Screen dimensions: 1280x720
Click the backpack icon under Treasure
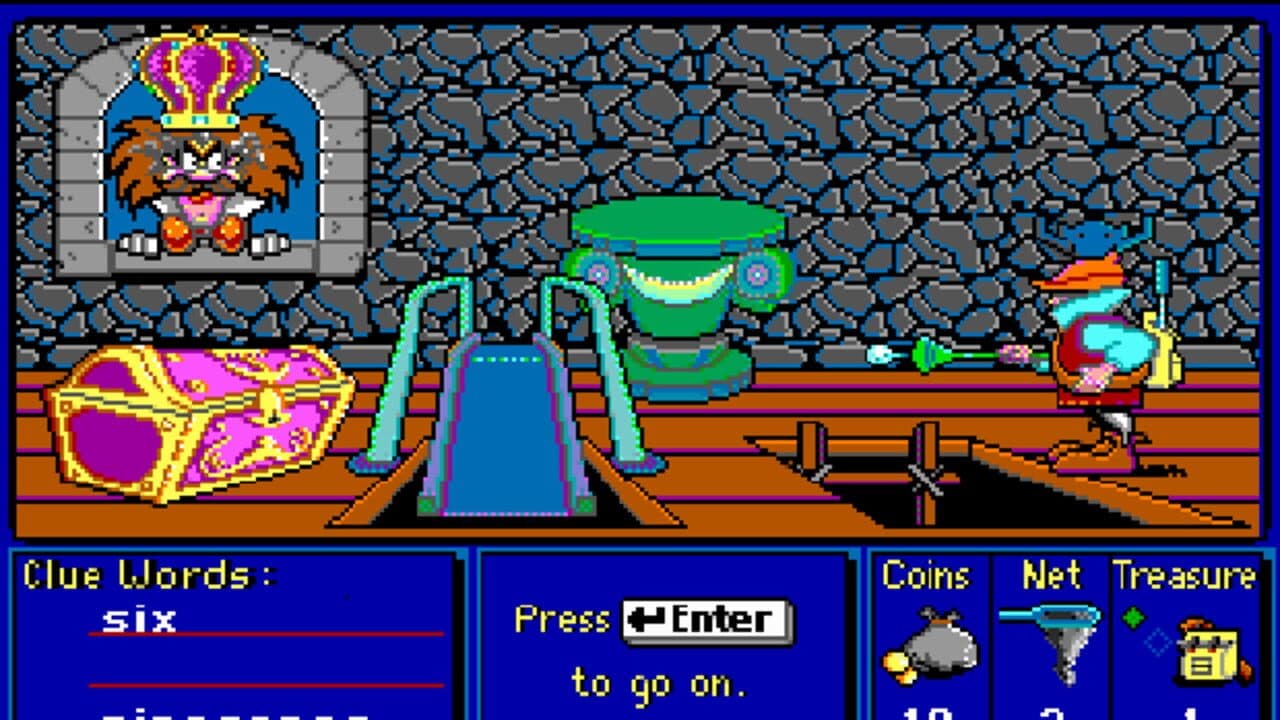[x=1210, y=655]
